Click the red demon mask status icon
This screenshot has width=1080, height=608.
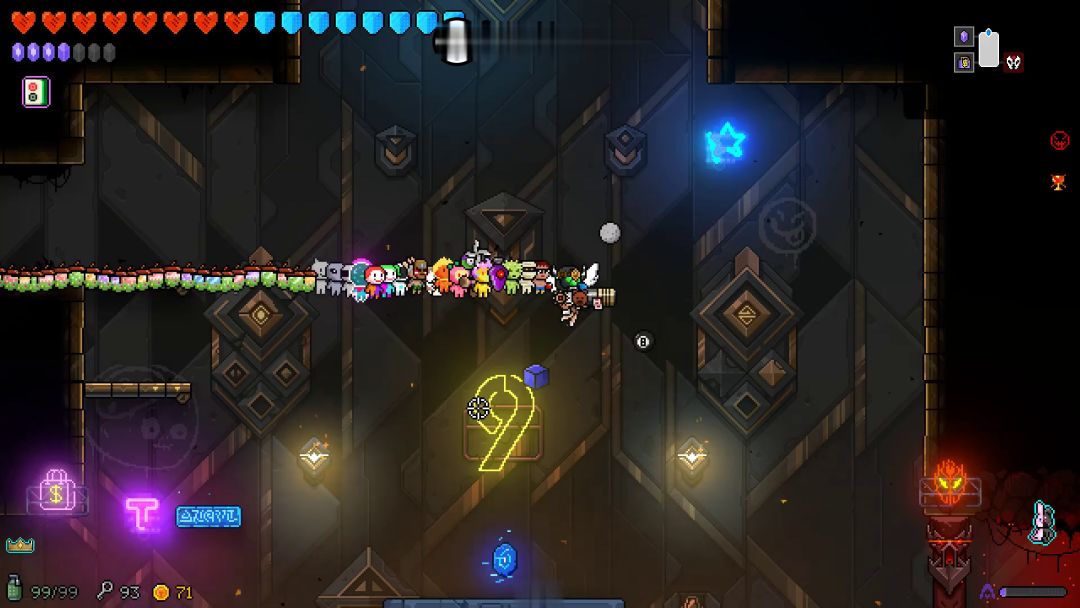pos(1060,140)
